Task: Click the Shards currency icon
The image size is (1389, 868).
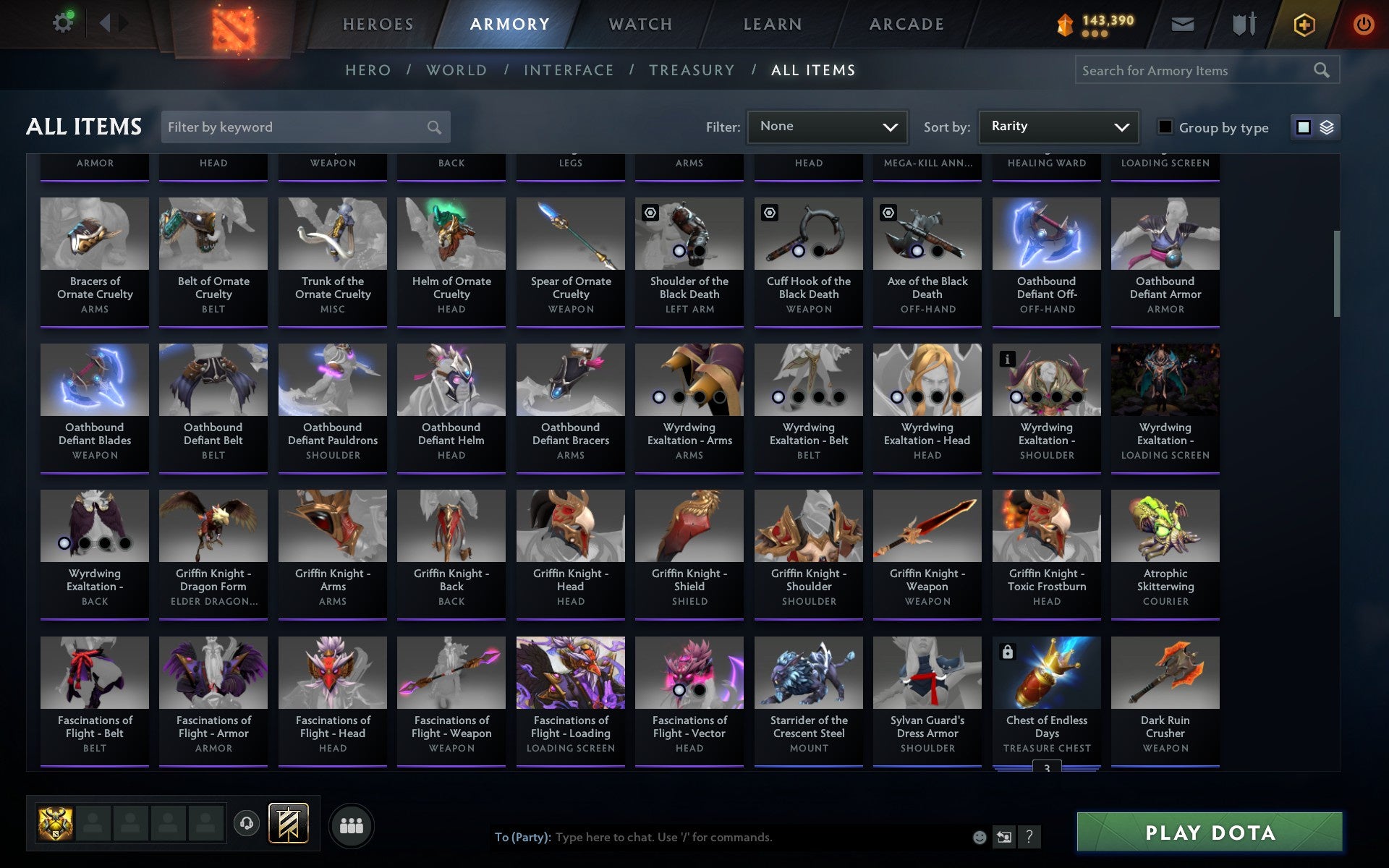Action: [1066, 22]
